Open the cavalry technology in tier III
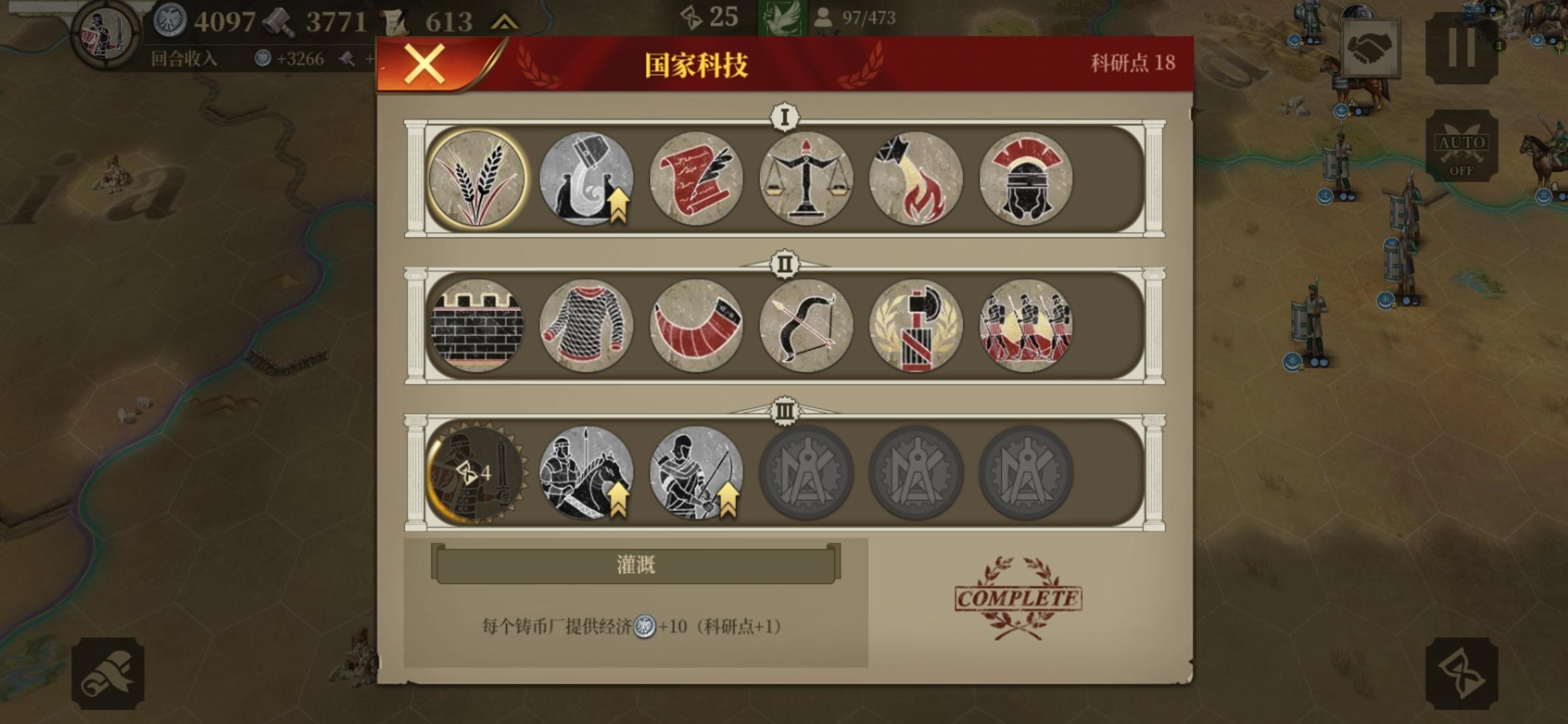Image resolution: width=1568 pixels, height=724 pixels. 586,473
